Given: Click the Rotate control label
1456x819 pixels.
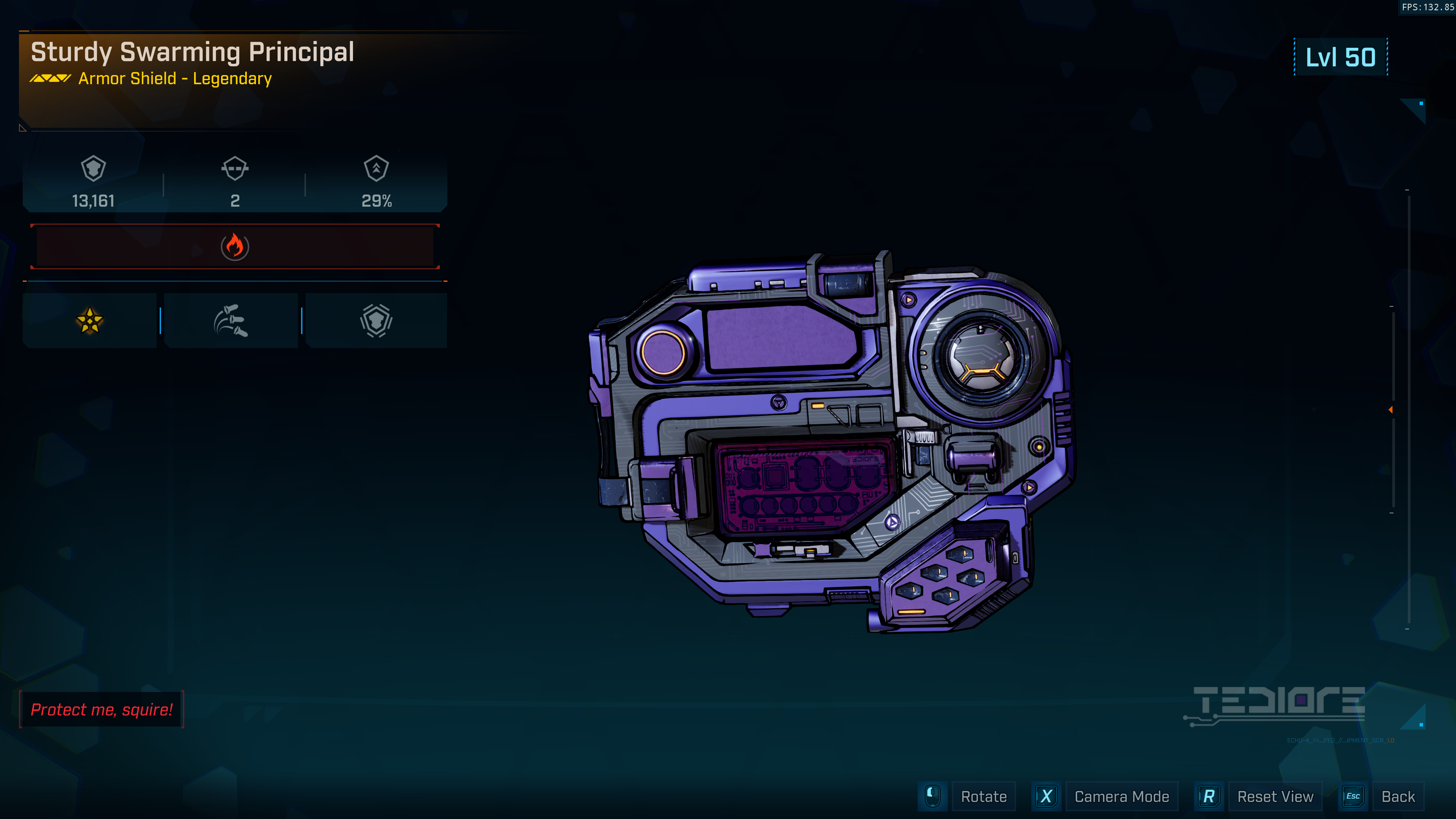Looking at the screenshot, I should pyautogui.click(x=984, y=796).
